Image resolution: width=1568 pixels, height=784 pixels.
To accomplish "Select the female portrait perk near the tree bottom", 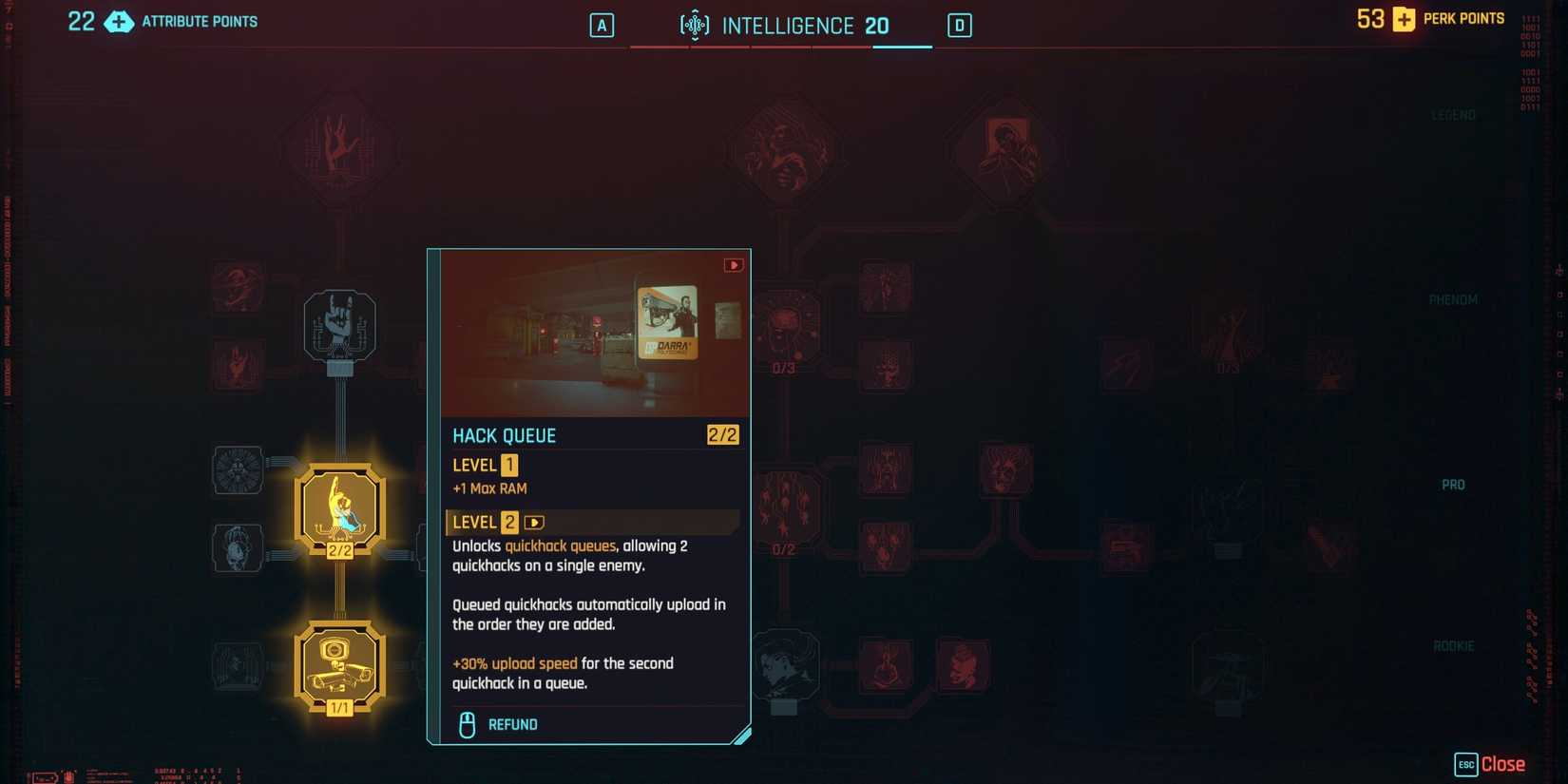I will coord(786,666).
